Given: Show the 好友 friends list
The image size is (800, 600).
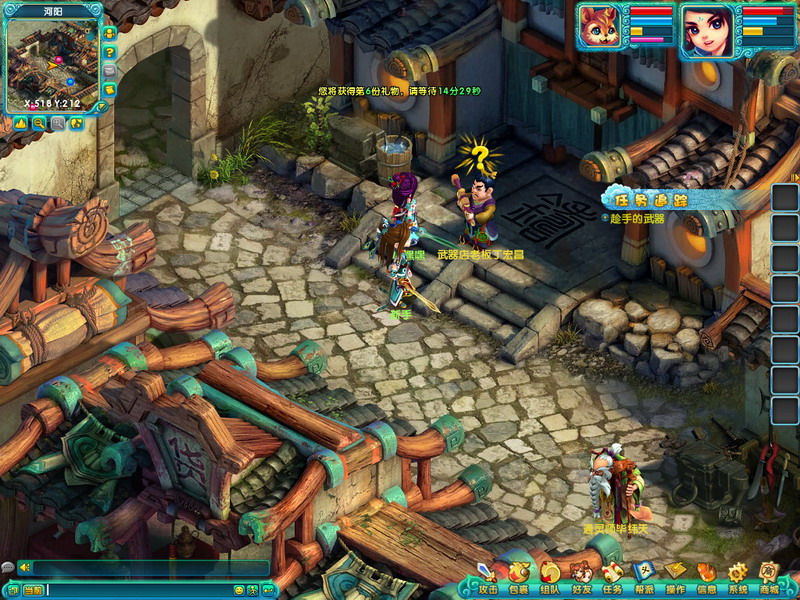Looking at the screenshot, I should click(x=581, y=575).
